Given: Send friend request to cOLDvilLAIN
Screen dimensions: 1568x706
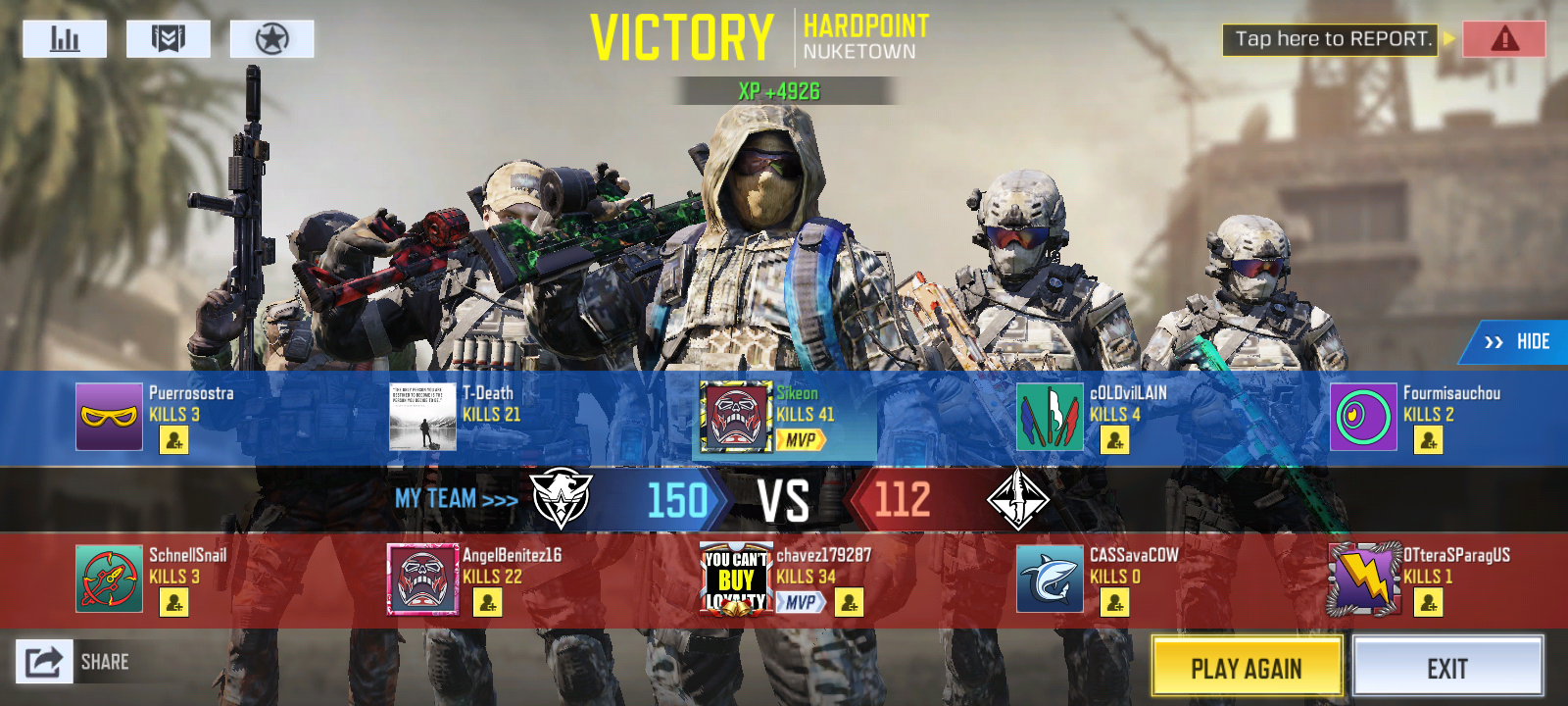Looking at the screenshot, I should (x=1114, y=441).
